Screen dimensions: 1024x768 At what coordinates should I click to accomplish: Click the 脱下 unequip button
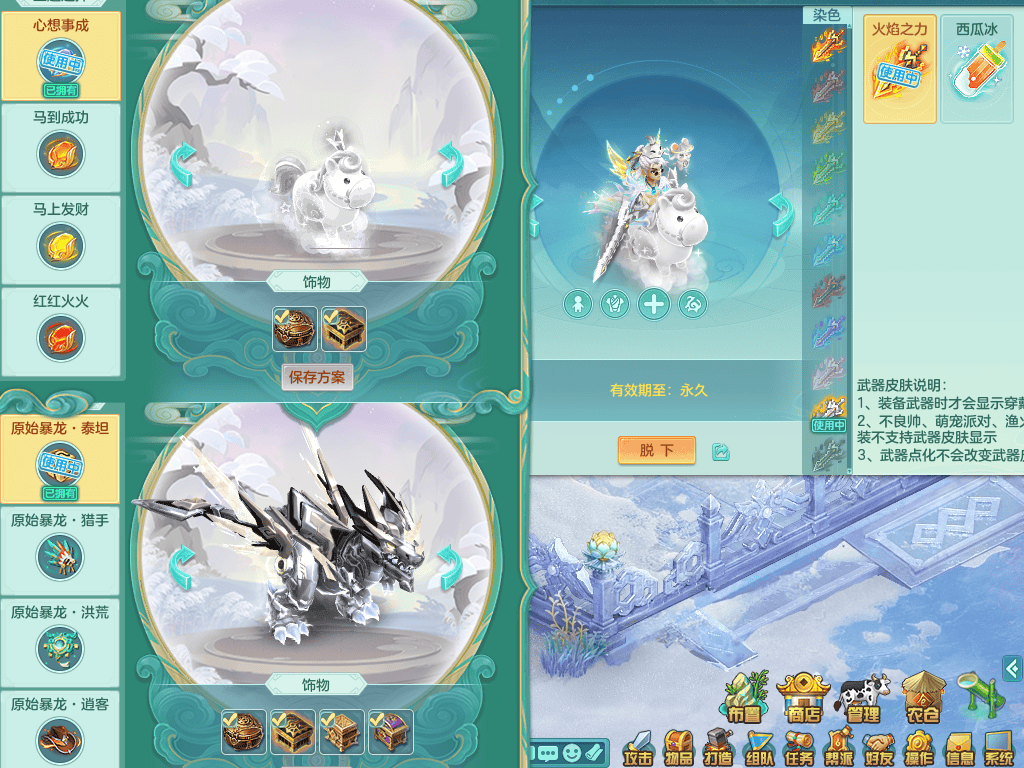tap(656, 451)
